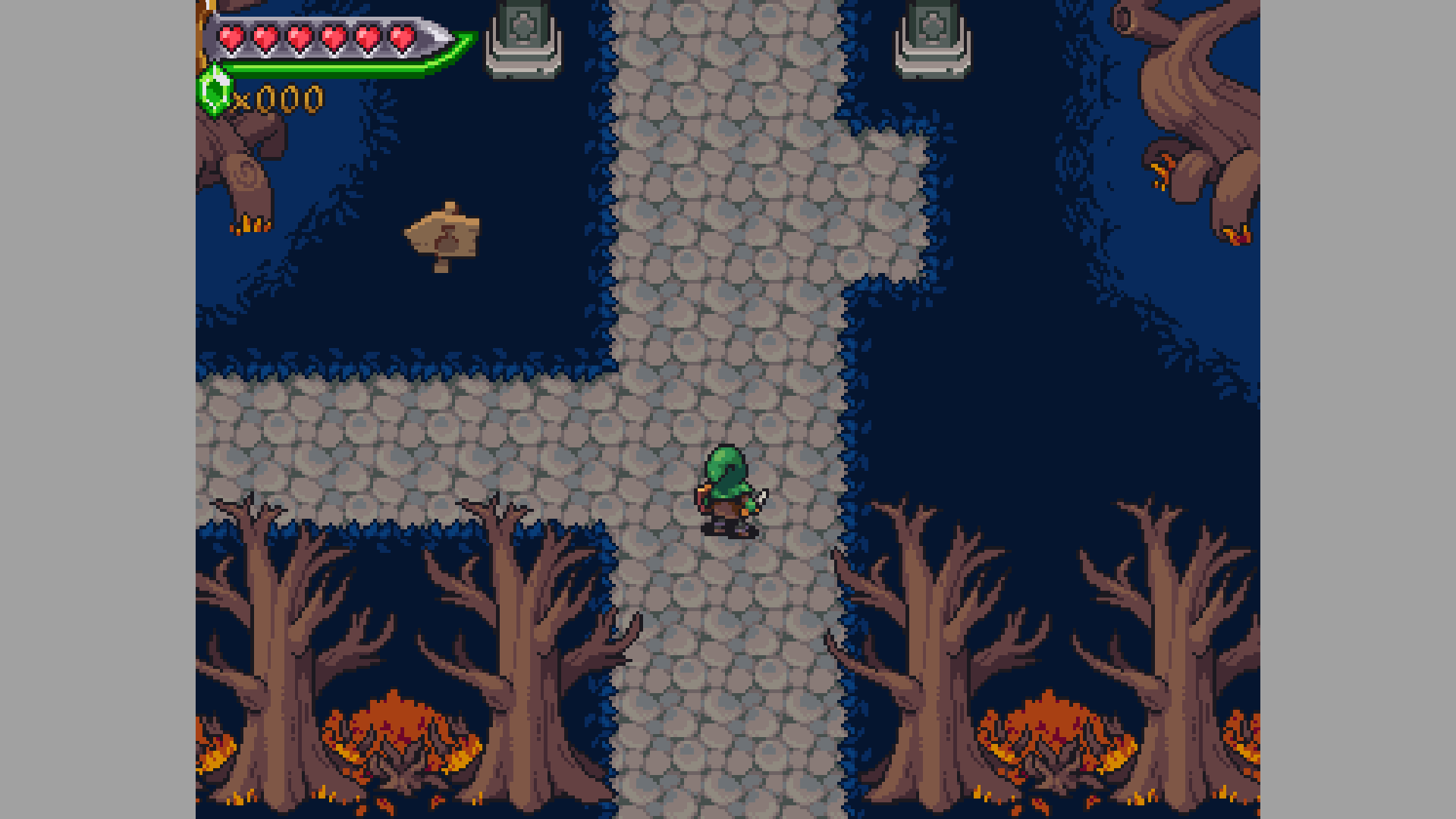Select the green rupee icon in HUD

(x=215, y=91)
